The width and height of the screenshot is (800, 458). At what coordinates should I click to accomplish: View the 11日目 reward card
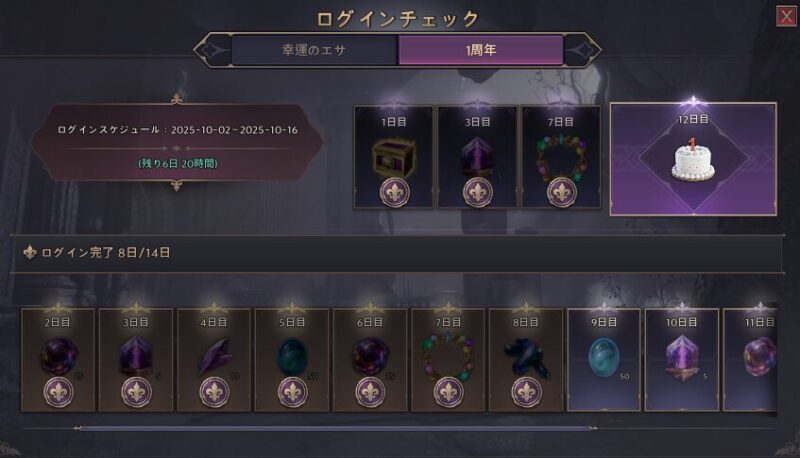pos(760,360)
